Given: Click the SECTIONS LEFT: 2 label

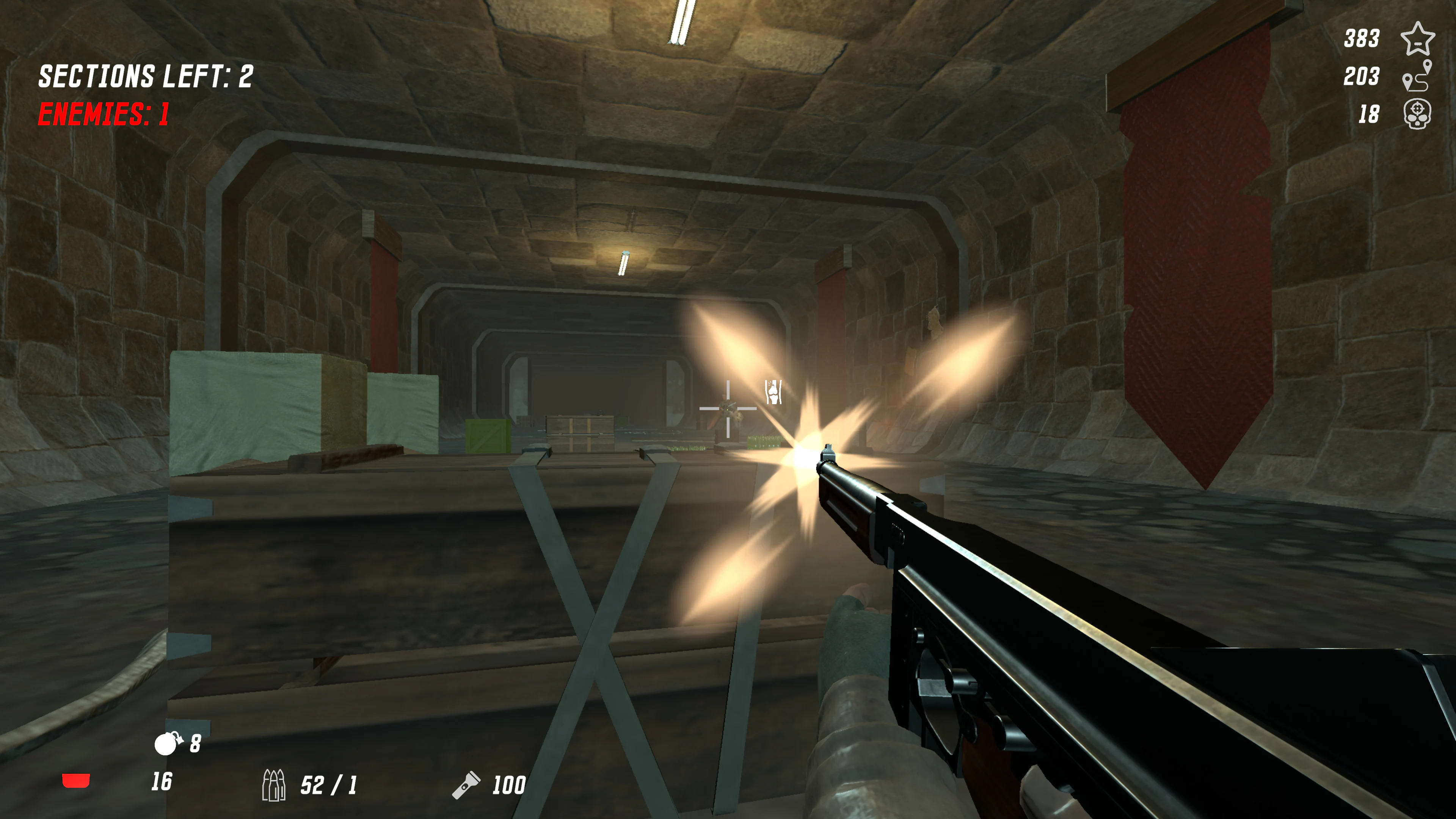Looking at the screenshot, I should click(146, 75).
